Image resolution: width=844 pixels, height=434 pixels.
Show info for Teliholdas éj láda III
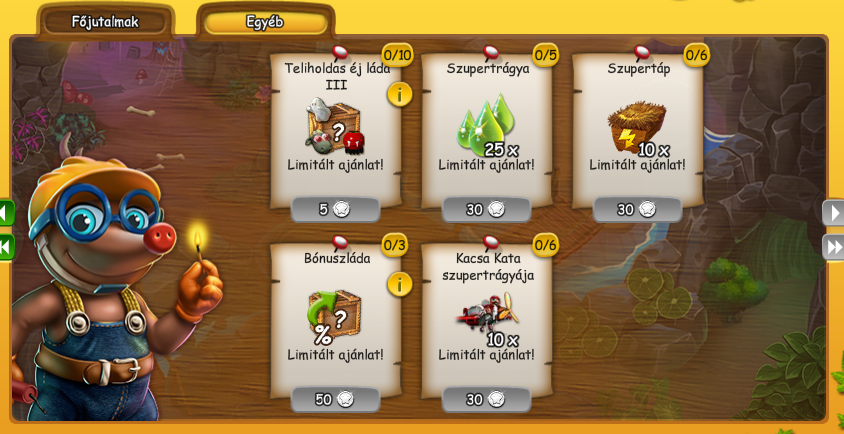pyautogui.click(x=400, y=94)
